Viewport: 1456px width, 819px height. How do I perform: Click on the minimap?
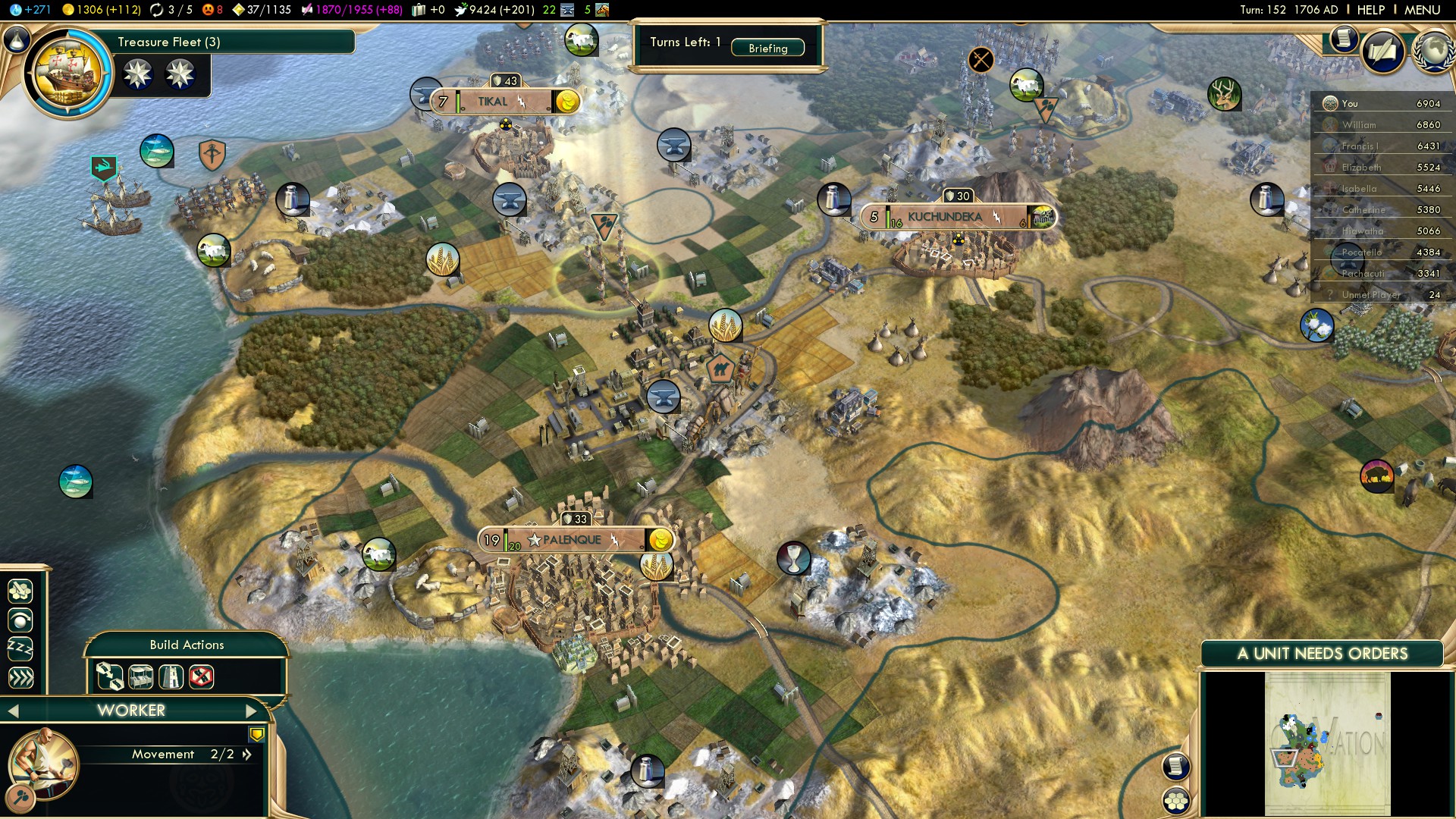1327,743
